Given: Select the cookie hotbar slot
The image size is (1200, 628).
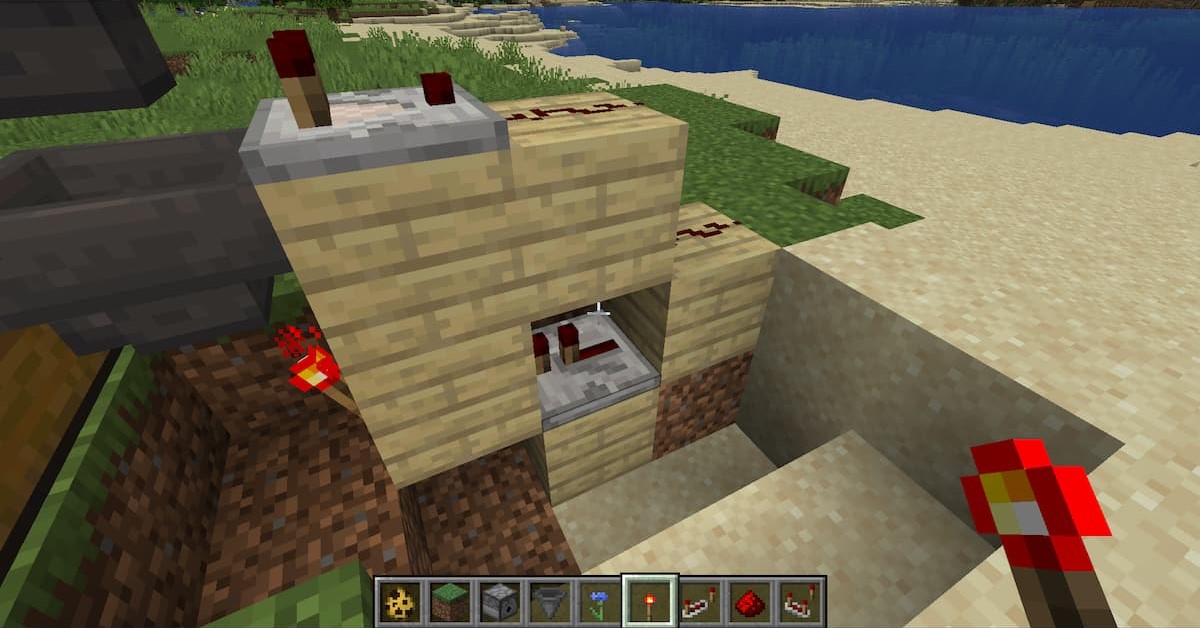Looking at the screenshot, I should coord(401,602).
